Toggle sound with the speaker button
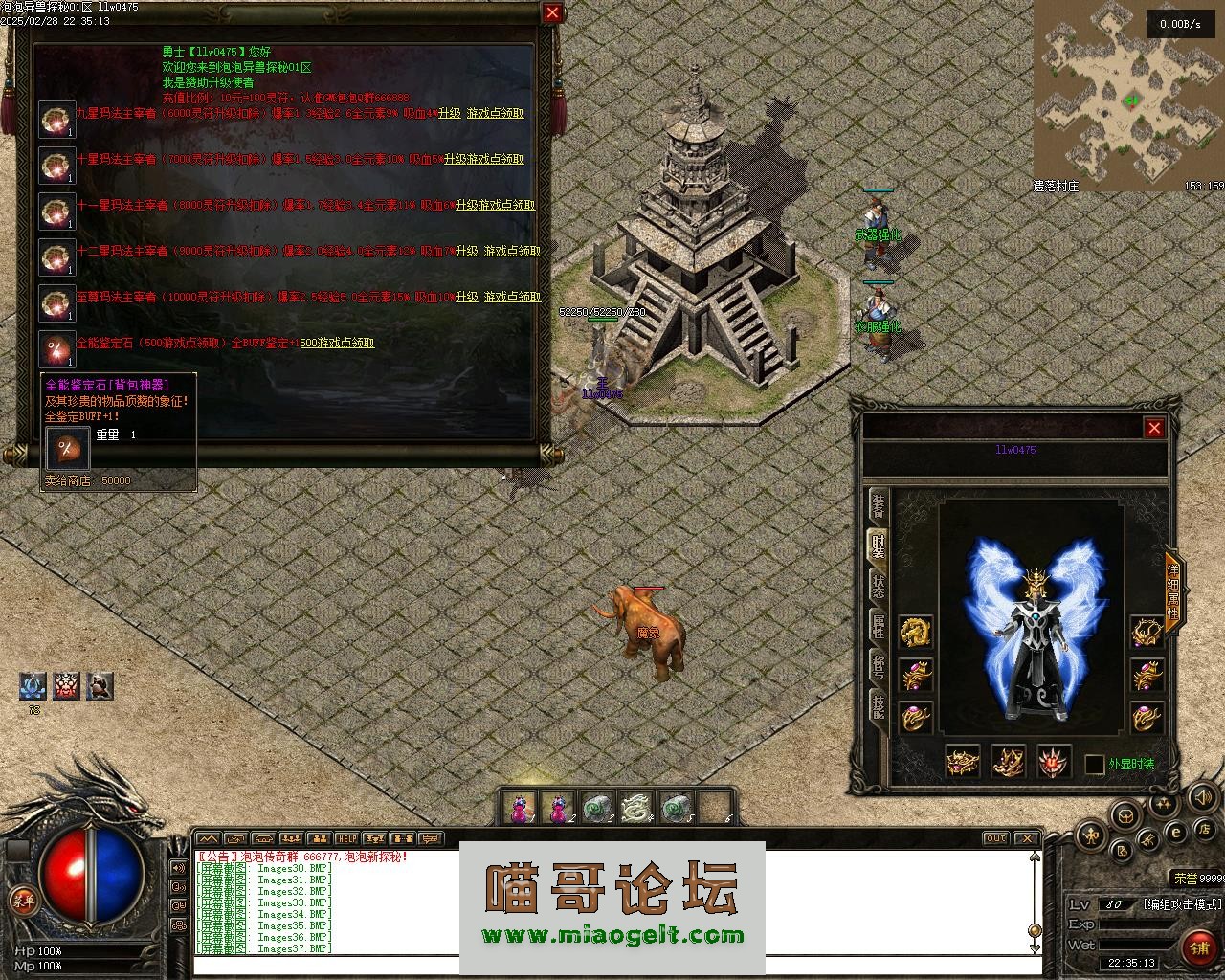The width and height of the screenshot is (1225, 980). (1201, 796)
